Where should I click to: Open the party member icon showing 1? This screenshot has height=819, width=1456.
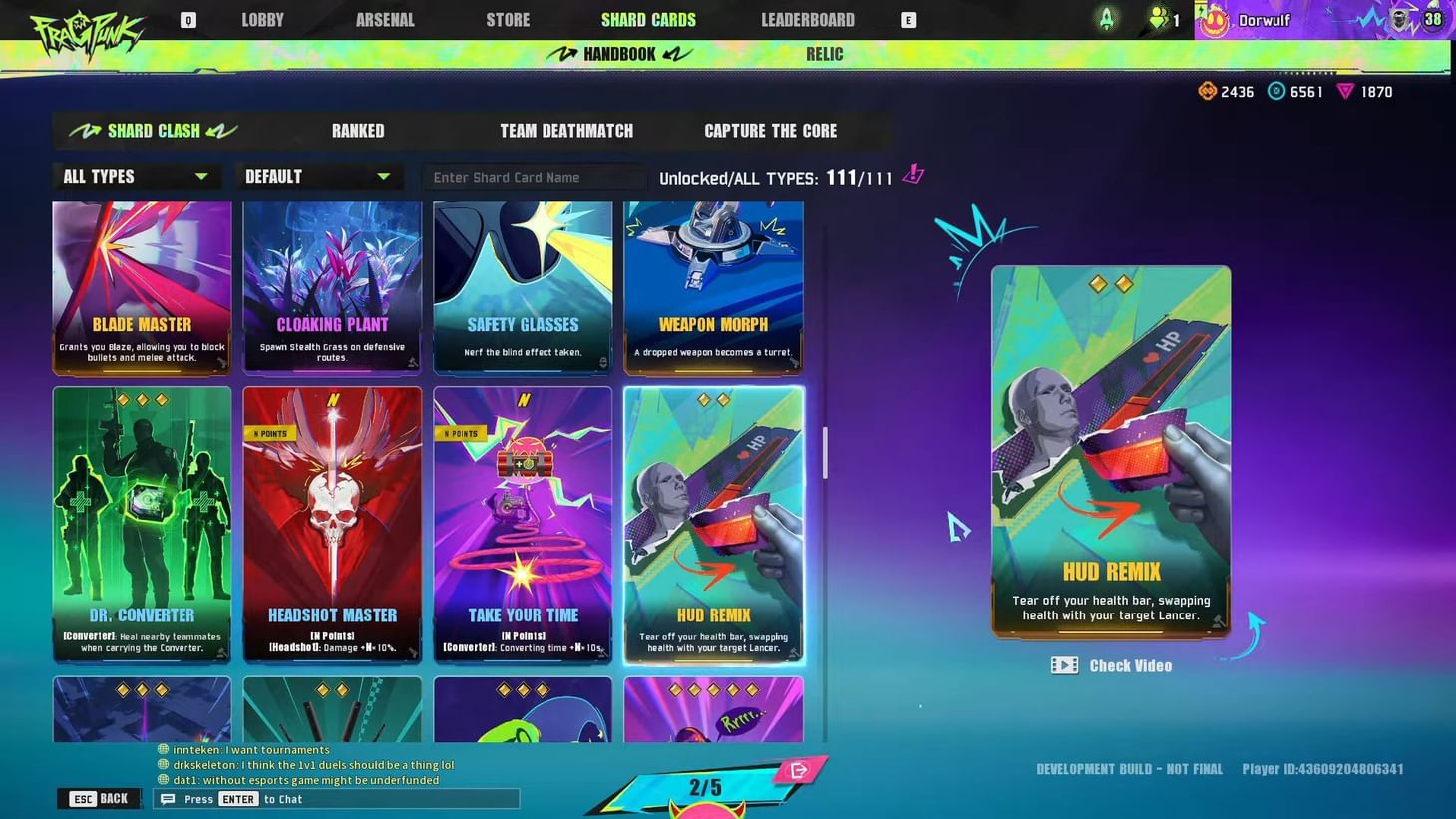[x=1159, y=18]
